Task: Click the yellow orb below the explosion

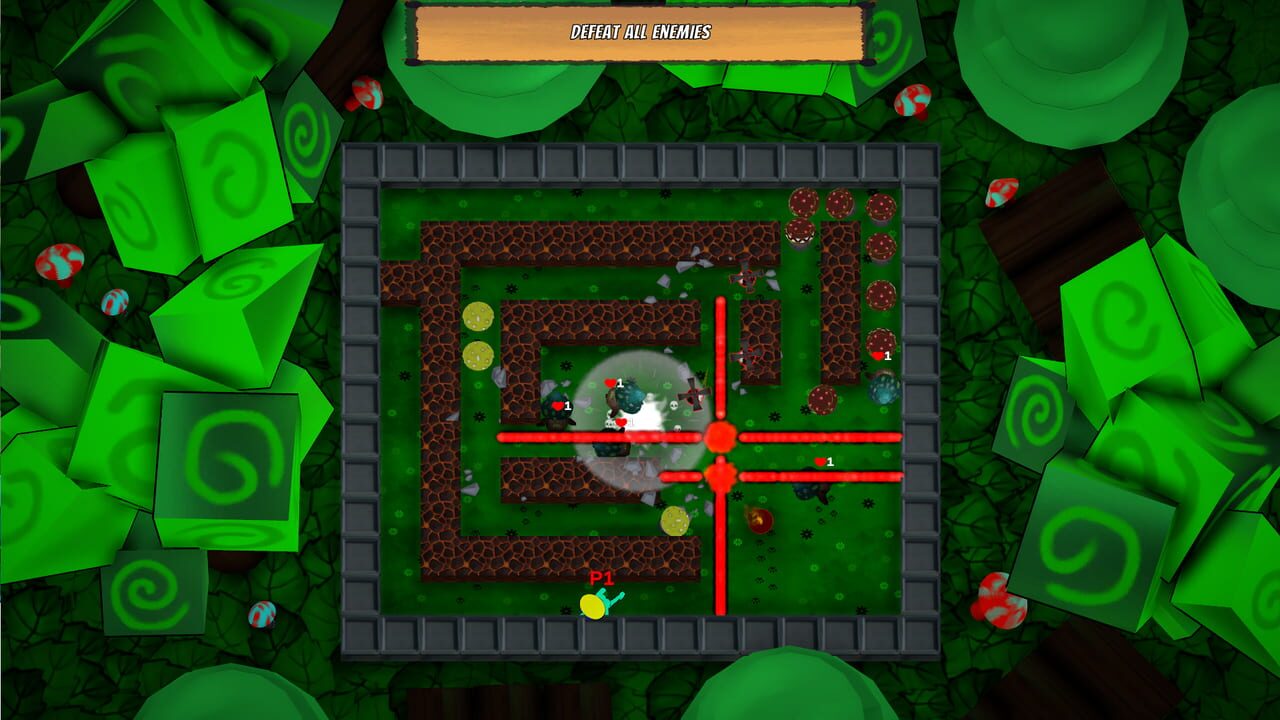Action: click(676, 522)
